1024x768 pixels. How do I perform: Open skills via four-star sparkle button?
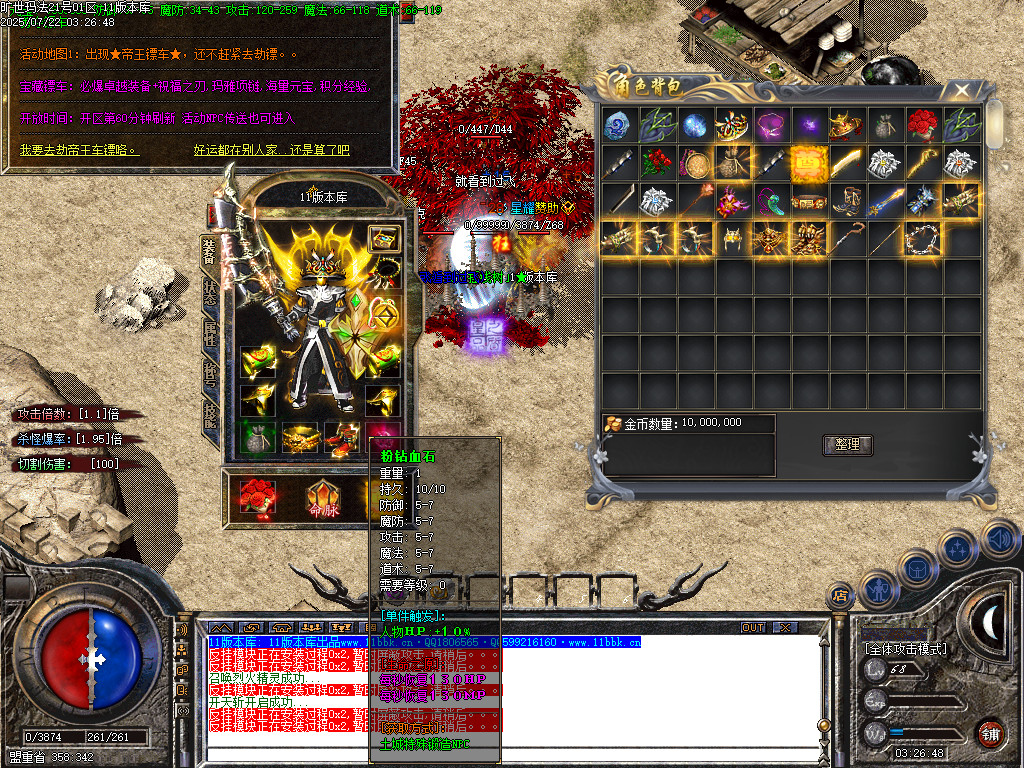958,548
